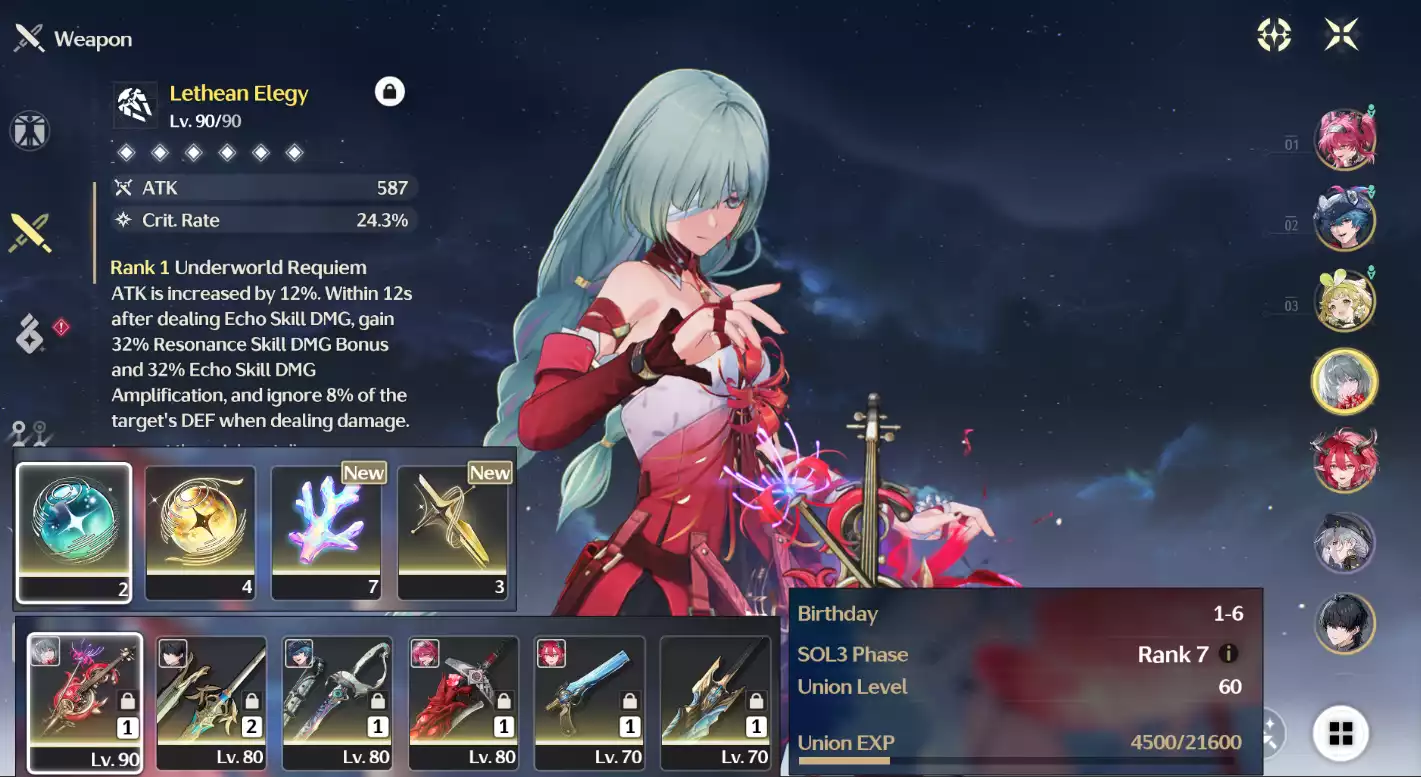Expand character slot 03 portrait
The height and width of the screenshot is (777, 1421).
click(x=1345, y=300)
